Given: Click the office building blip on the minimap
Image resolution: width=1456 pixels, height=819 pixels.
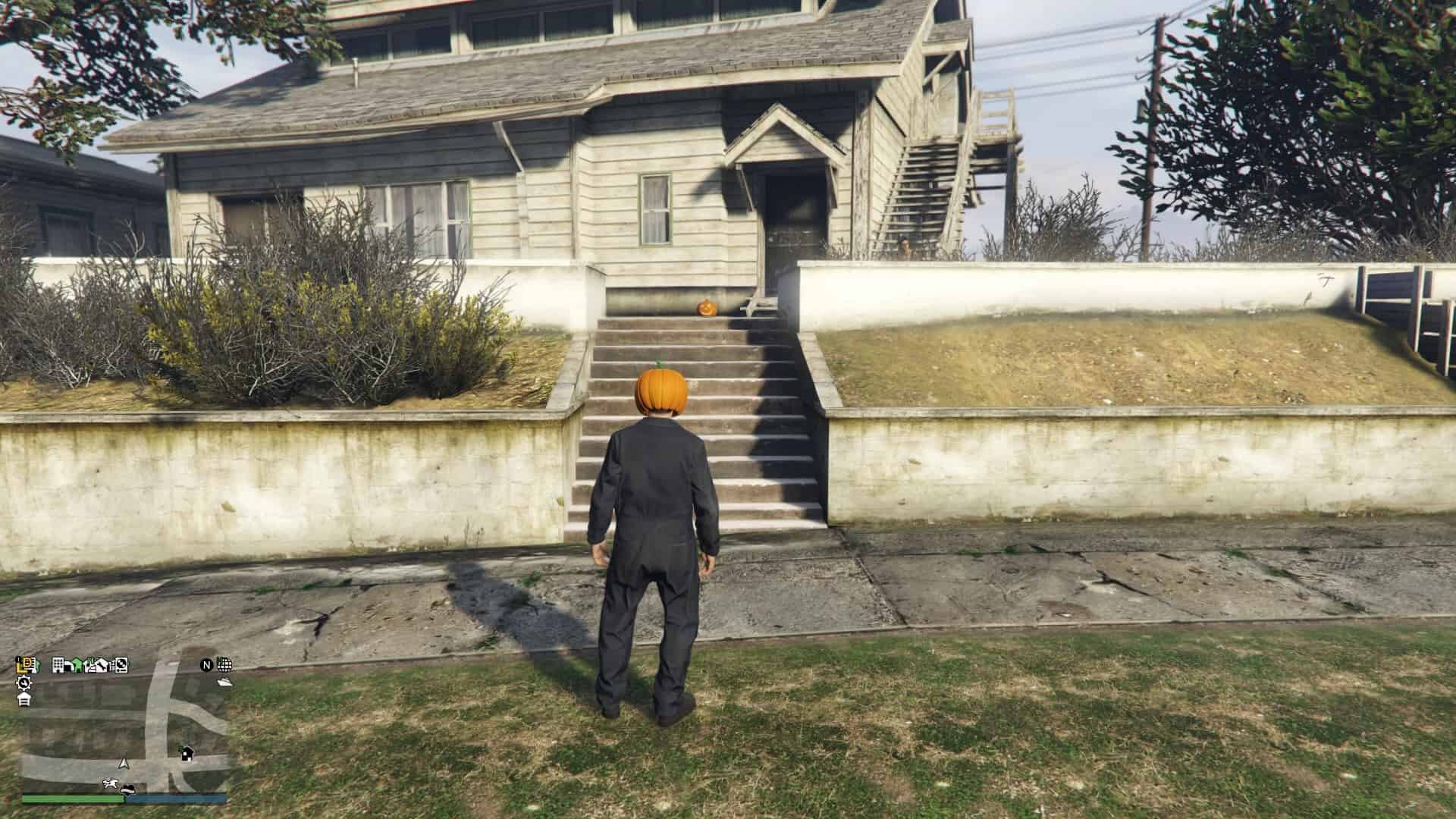Looking at the screenshot, I should tap(59, 665).
